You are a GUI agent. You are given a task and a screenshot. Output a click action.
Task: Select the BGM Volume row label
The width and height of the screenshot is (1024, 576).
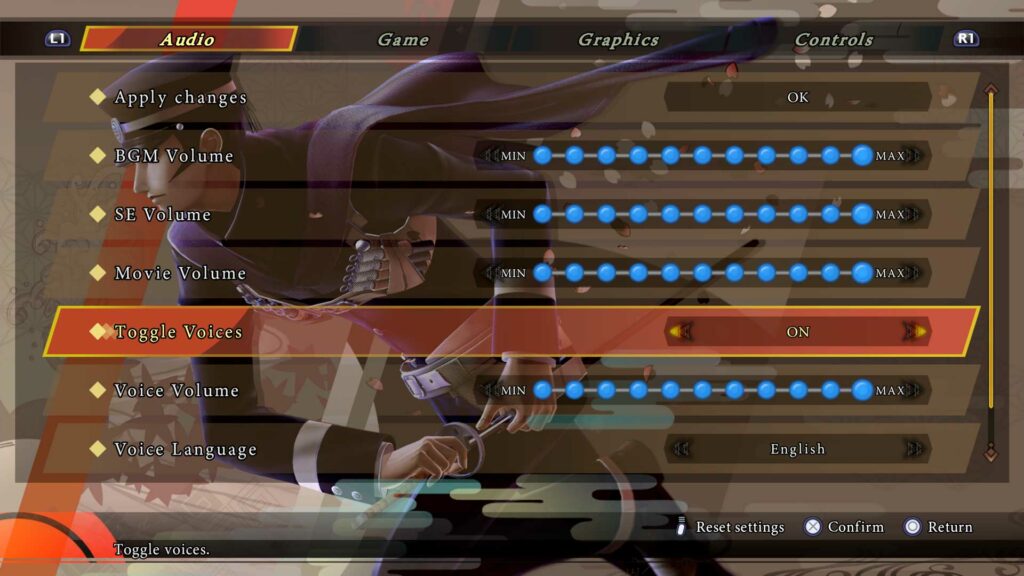point(173,156)
